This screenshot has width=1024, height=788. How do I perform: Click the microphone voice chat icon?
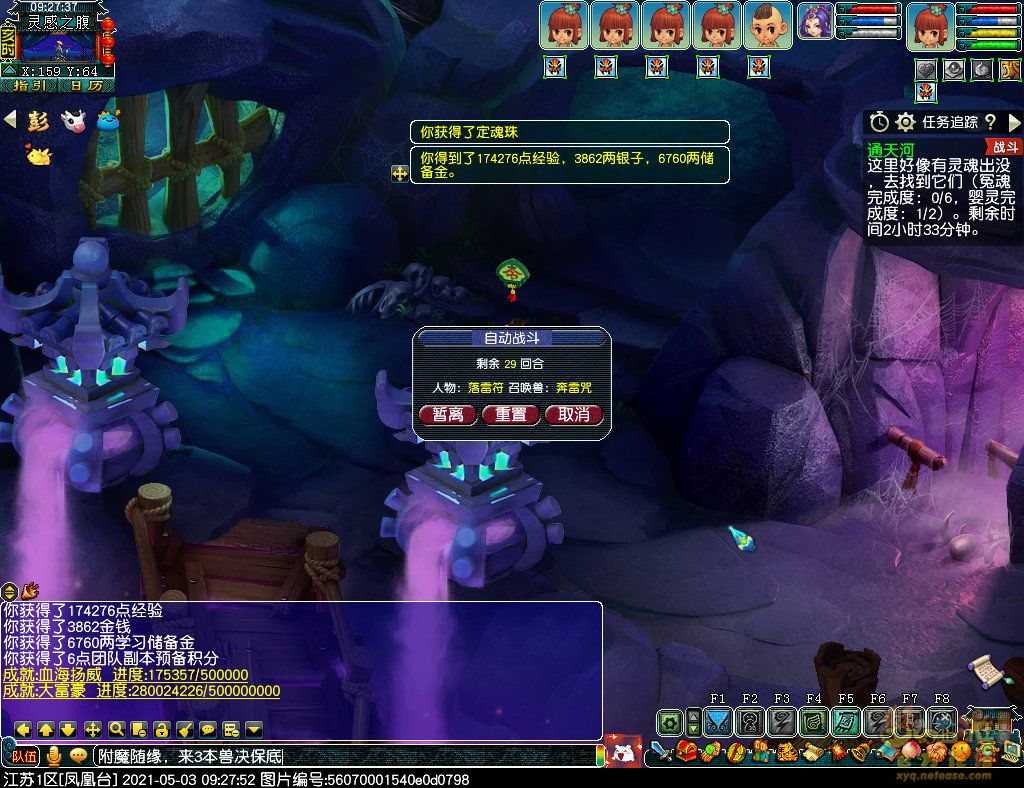[x=55, y=755]
